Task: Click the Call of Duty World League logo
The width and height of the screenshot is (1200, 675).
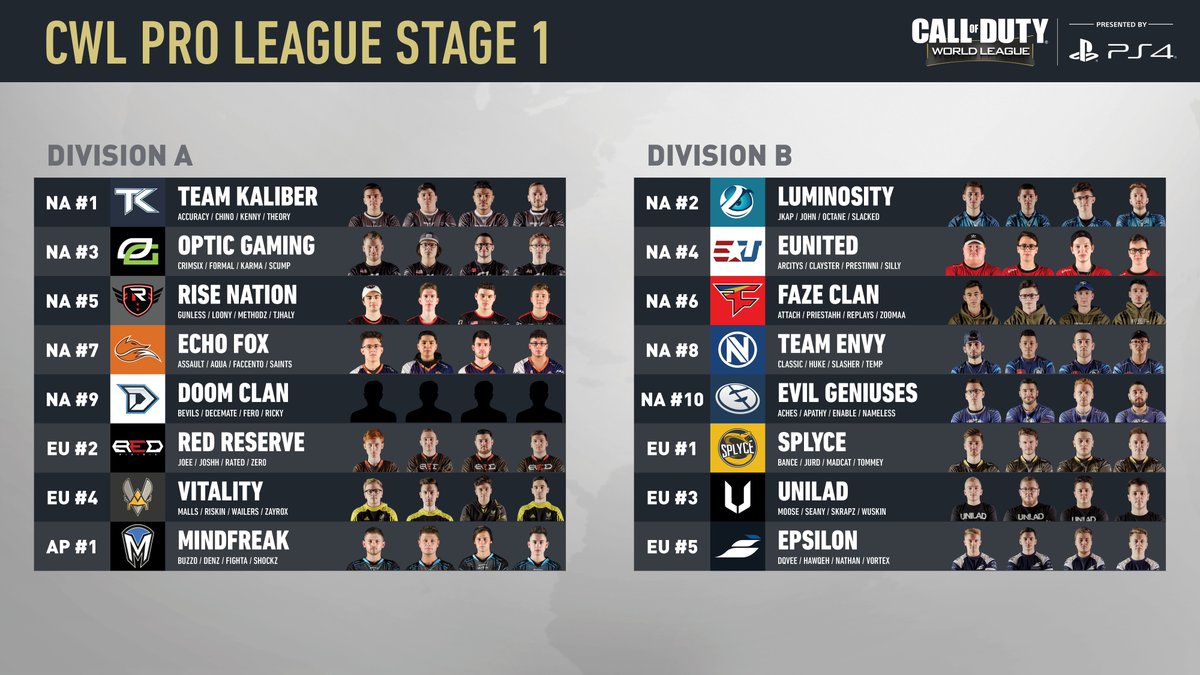Action: (x=979, y=40)
